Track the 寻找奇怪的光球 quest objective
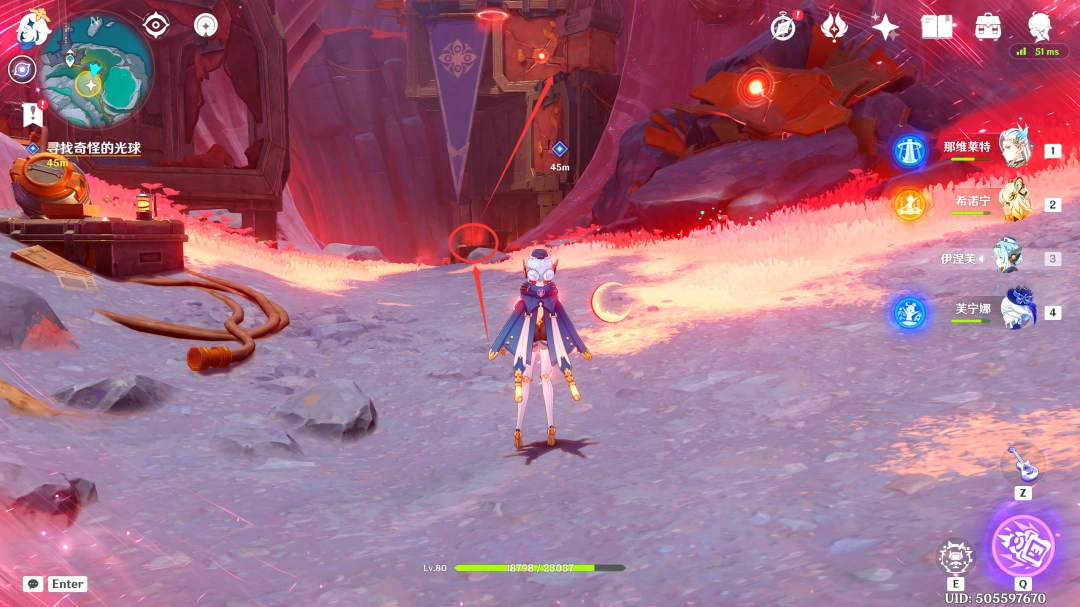Image resolution: width=1080 pixels, height=607 pixels. 93,148
